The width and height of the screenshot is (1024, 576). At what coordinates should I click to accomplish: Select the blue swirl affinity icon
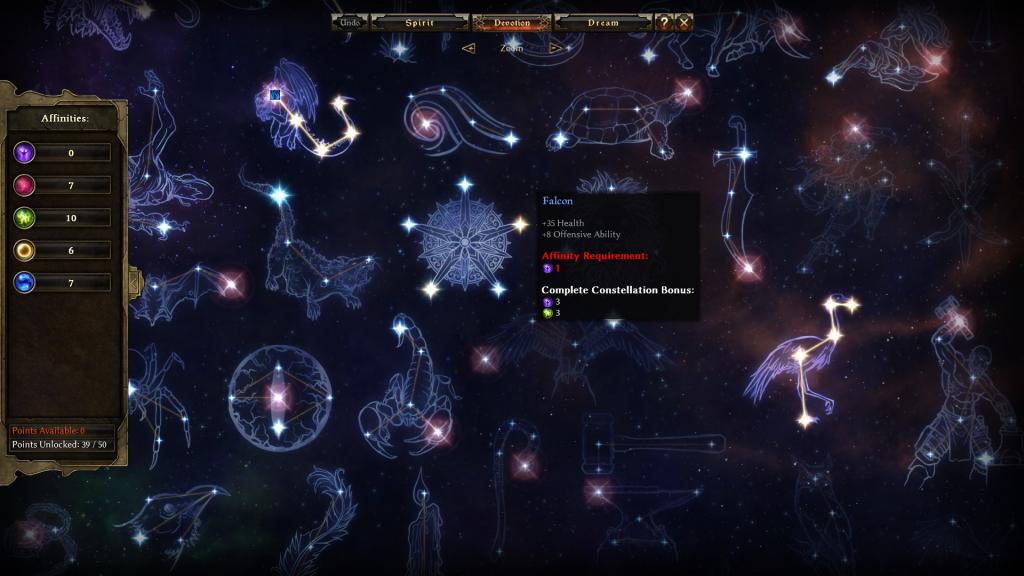coord(25,283)
